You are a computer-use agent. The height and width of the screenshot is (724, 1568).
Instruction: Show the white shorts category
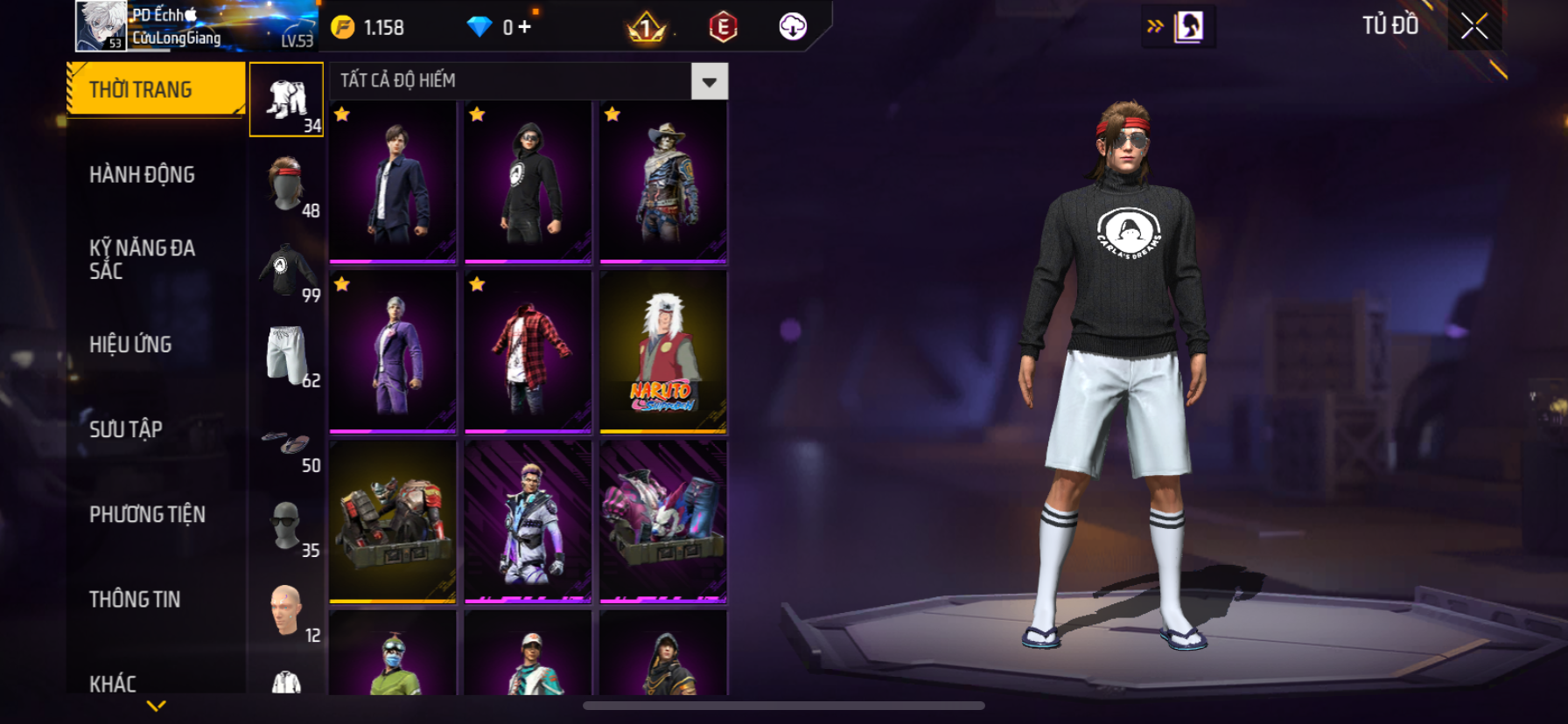pos(287,355)
